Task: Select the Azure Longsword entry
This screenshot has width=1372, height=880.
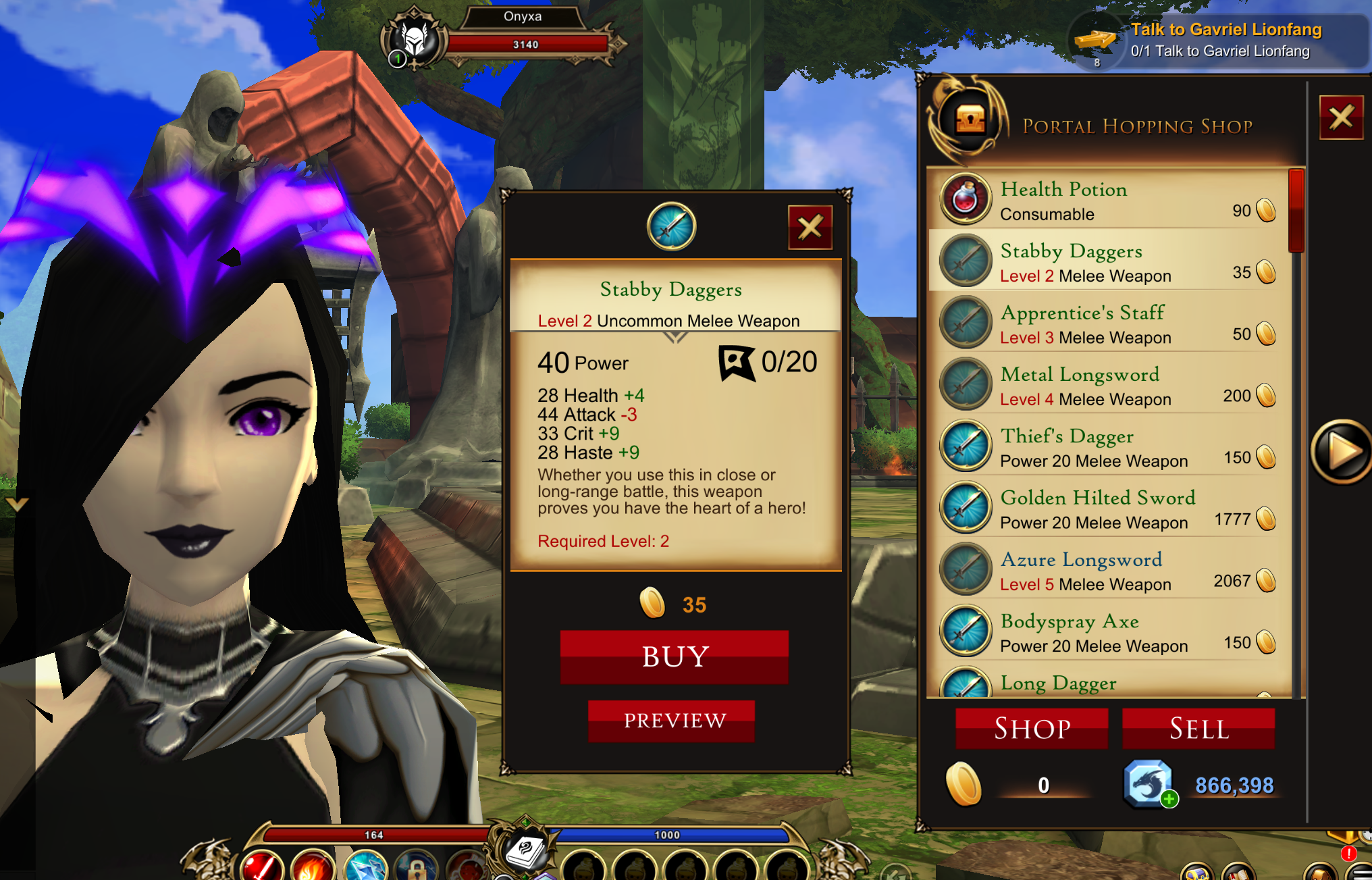Action: [x=1107, y=571]
